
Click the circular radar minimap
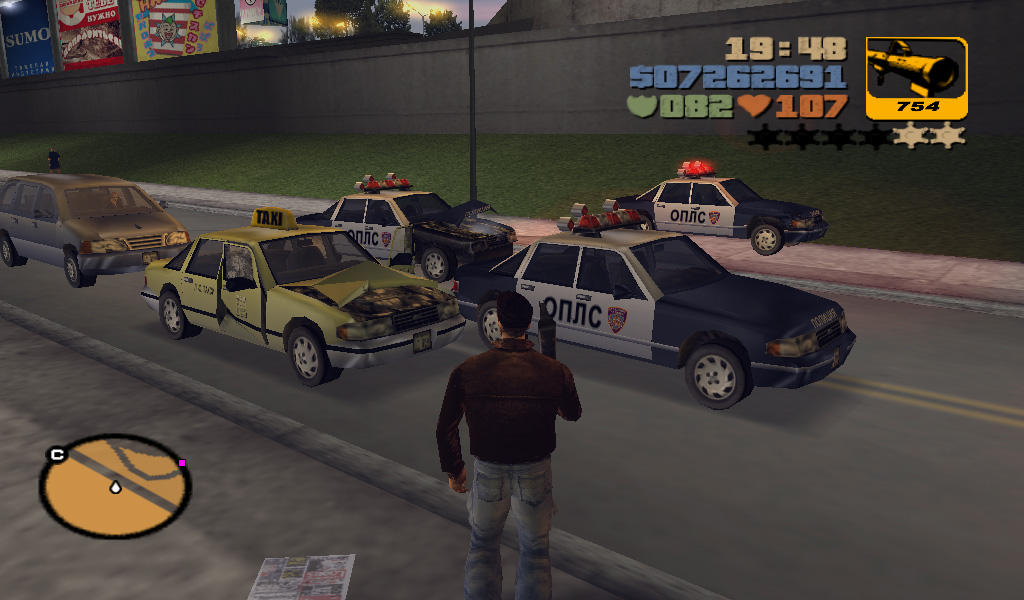tap(115, 486)
